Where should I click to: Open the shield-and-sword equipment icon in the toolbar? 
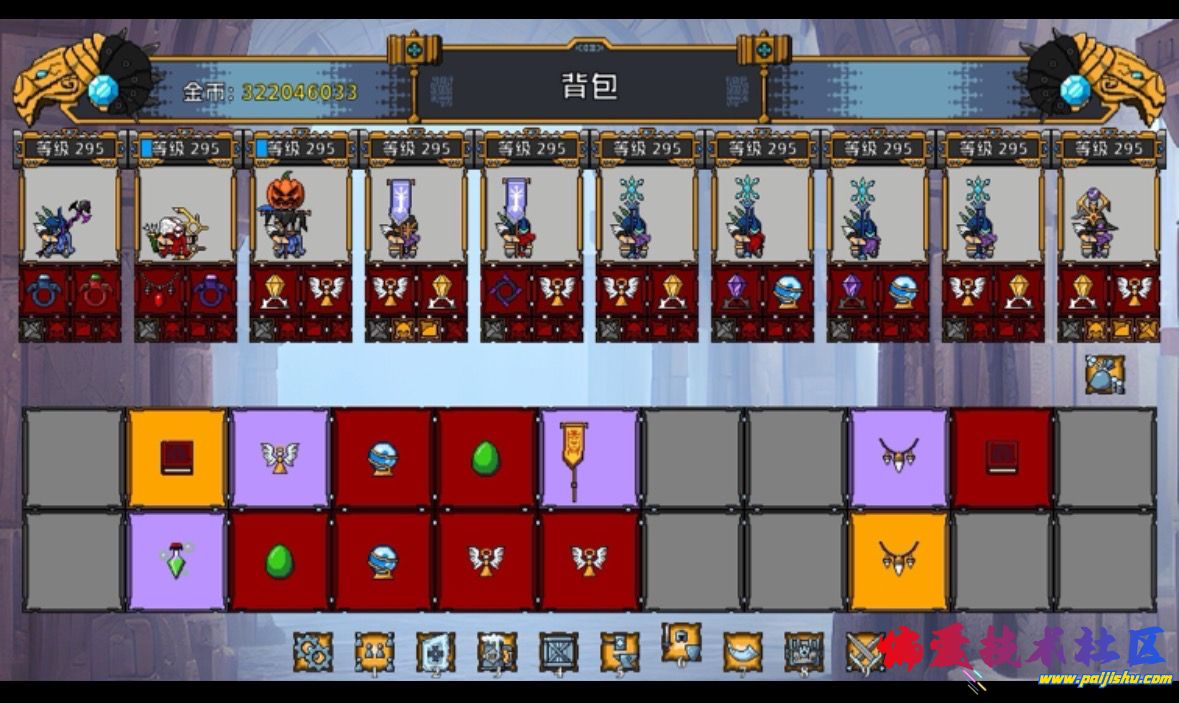[681, 645]
